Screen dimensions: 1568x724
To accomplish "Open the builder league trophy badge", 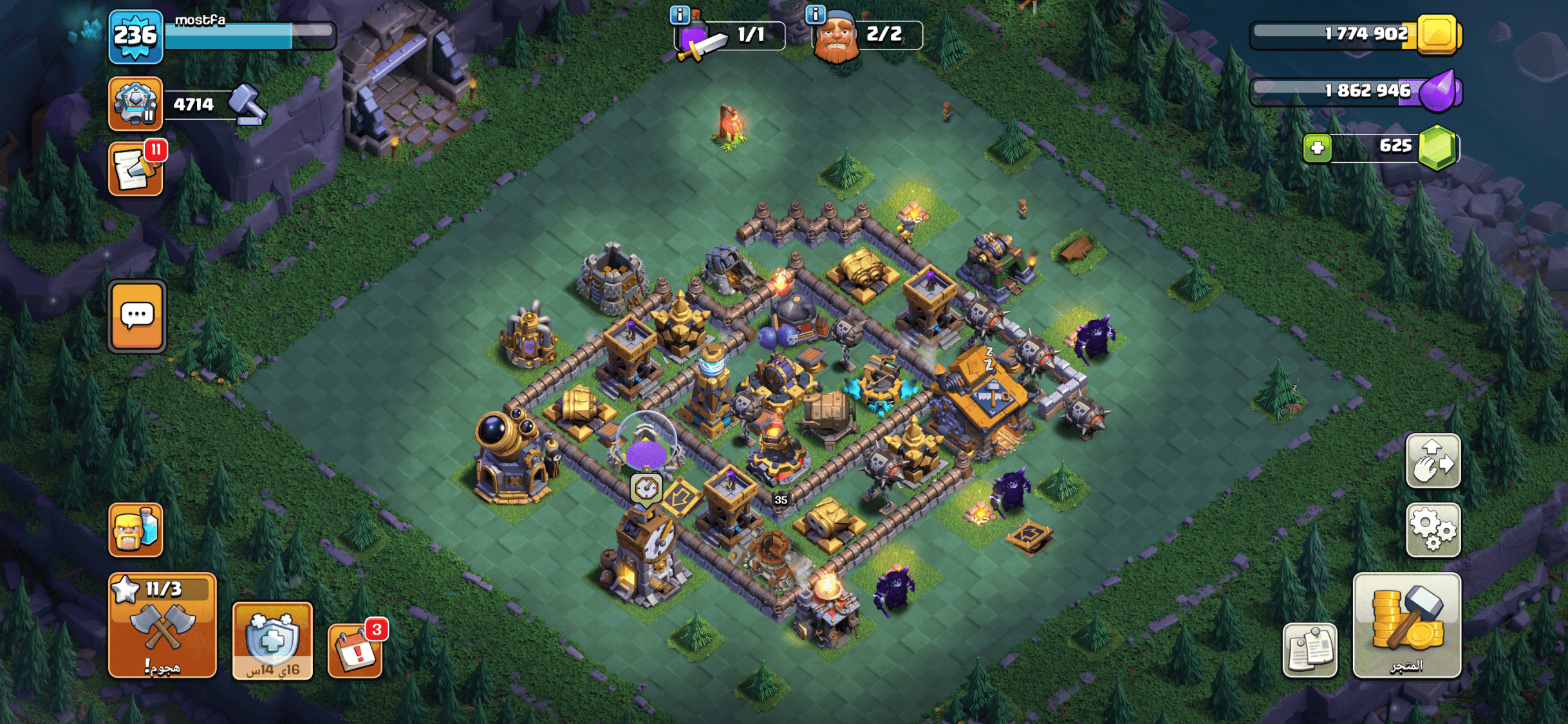I will (135, 103).
